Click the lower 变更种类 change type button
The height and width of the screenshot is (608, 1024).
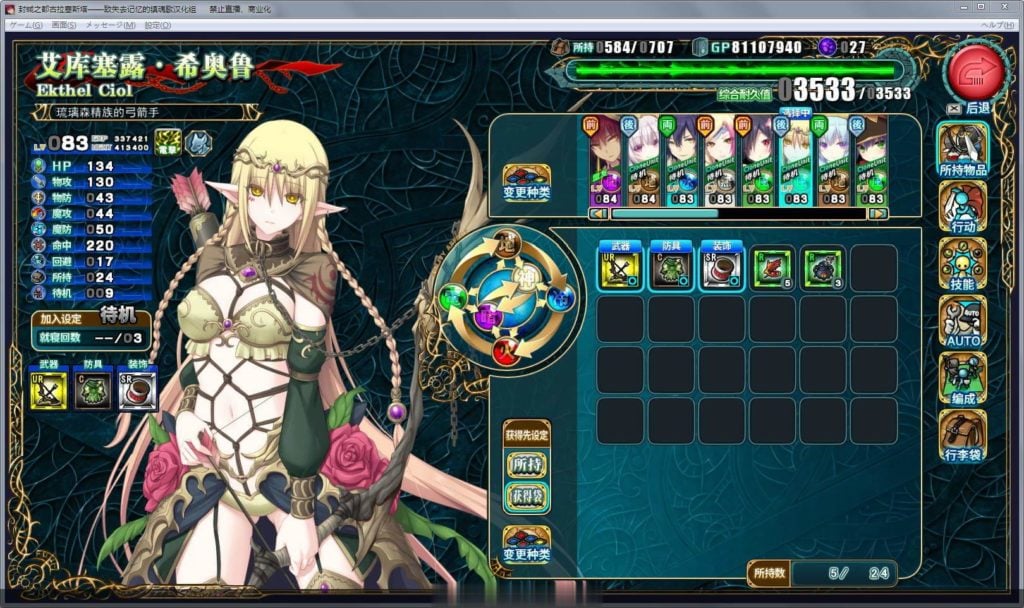tap(526, 546)
